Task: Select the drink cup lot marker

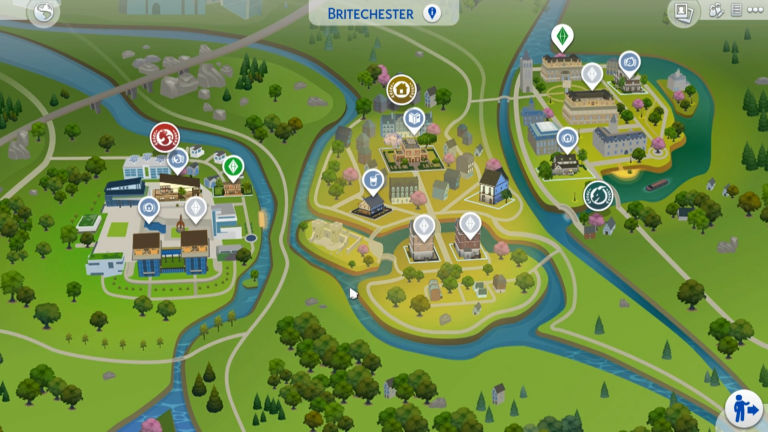Action: click(x=372, y=180)
